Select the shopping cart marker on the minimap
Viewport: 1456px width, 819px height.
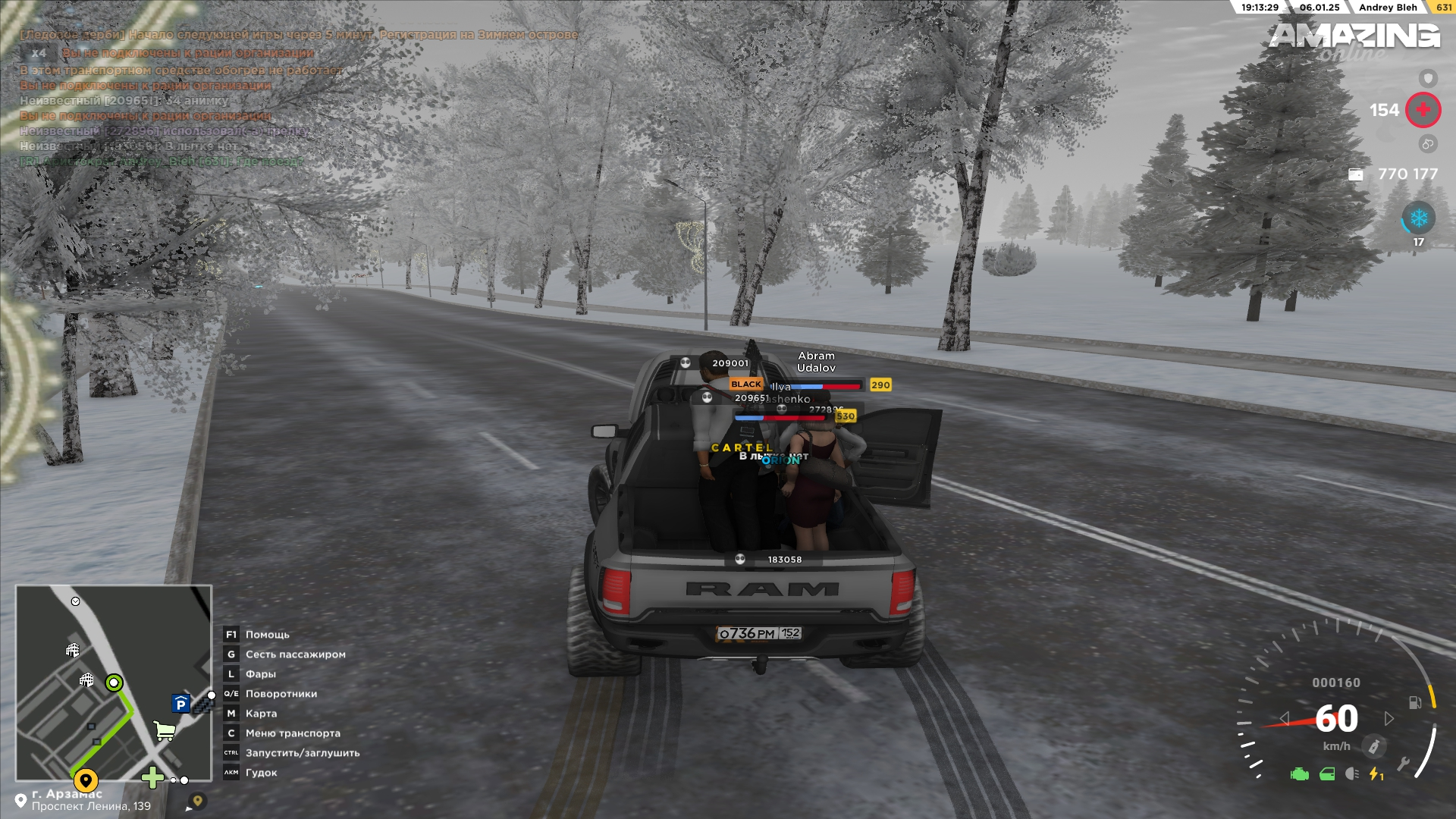click(x=165, y=730)
